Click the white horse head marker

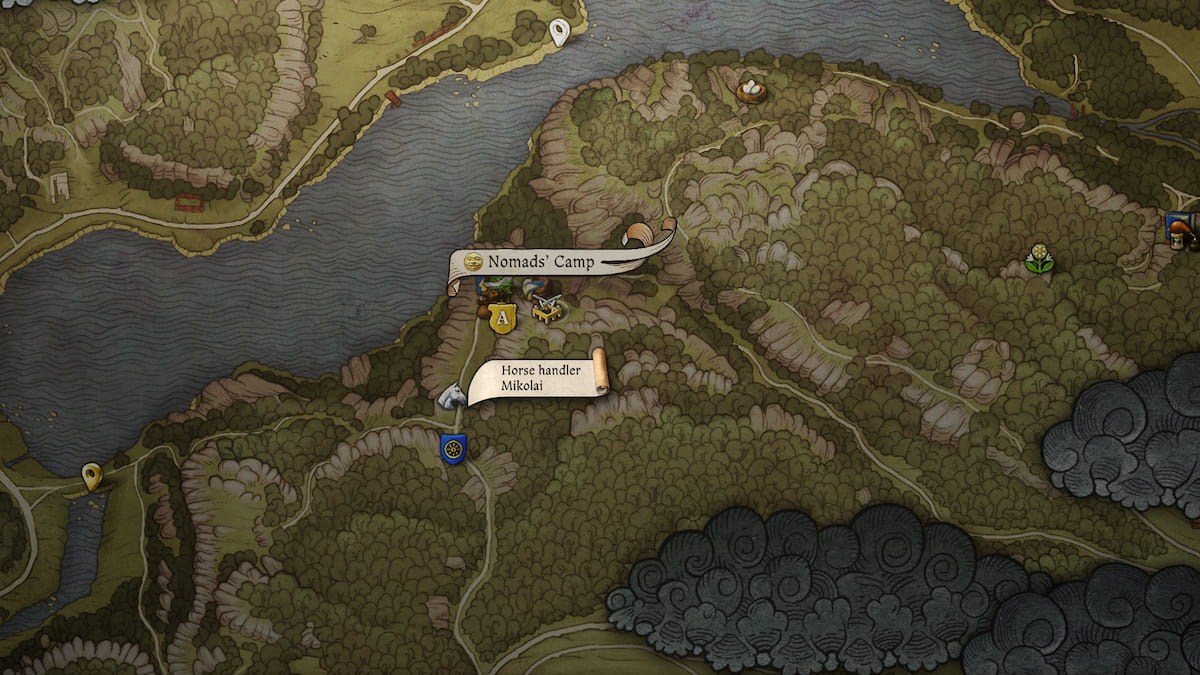451,396
